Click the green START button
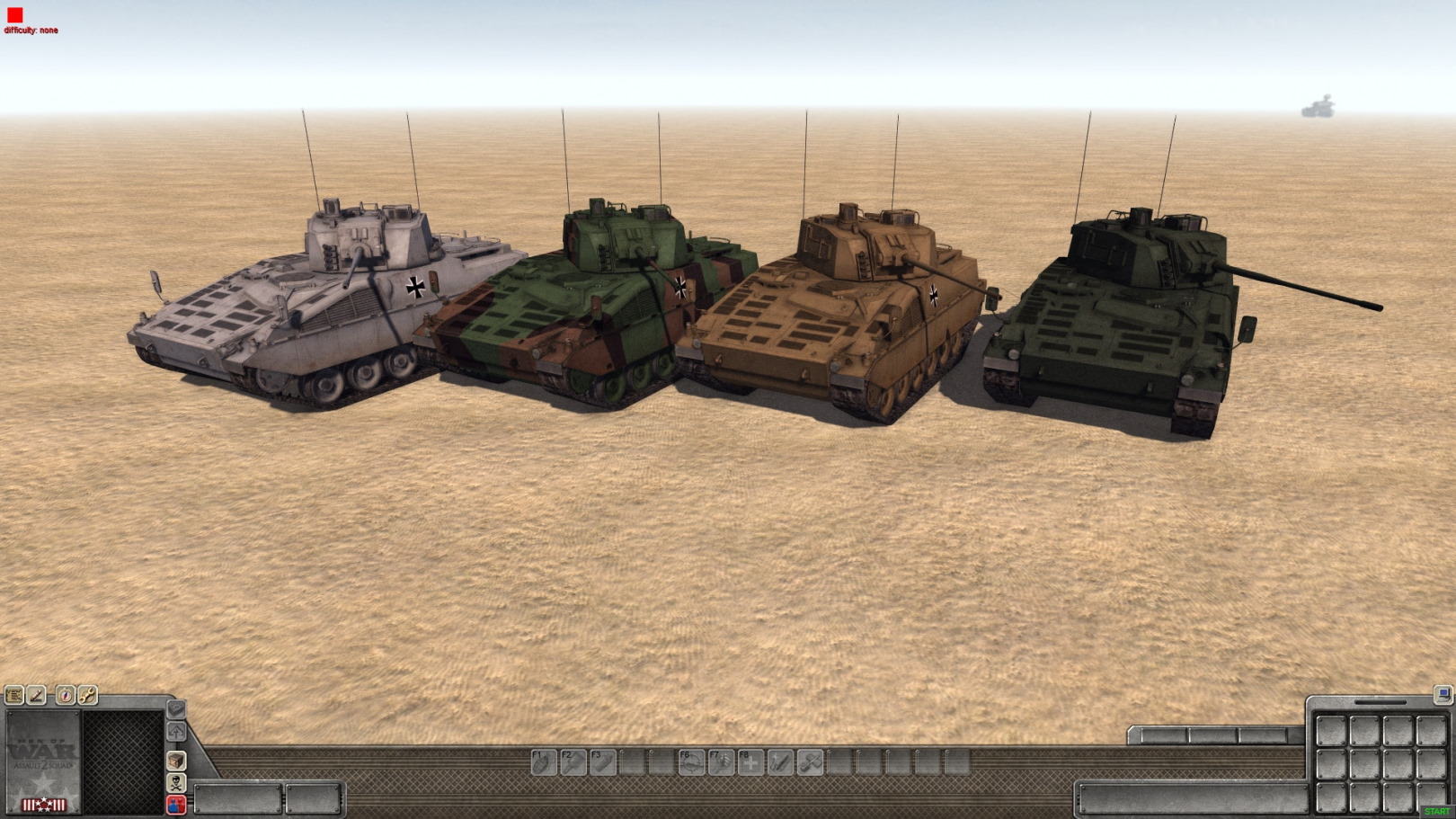The width and height of the screenshot is (1456, 819). [1436, 812]
